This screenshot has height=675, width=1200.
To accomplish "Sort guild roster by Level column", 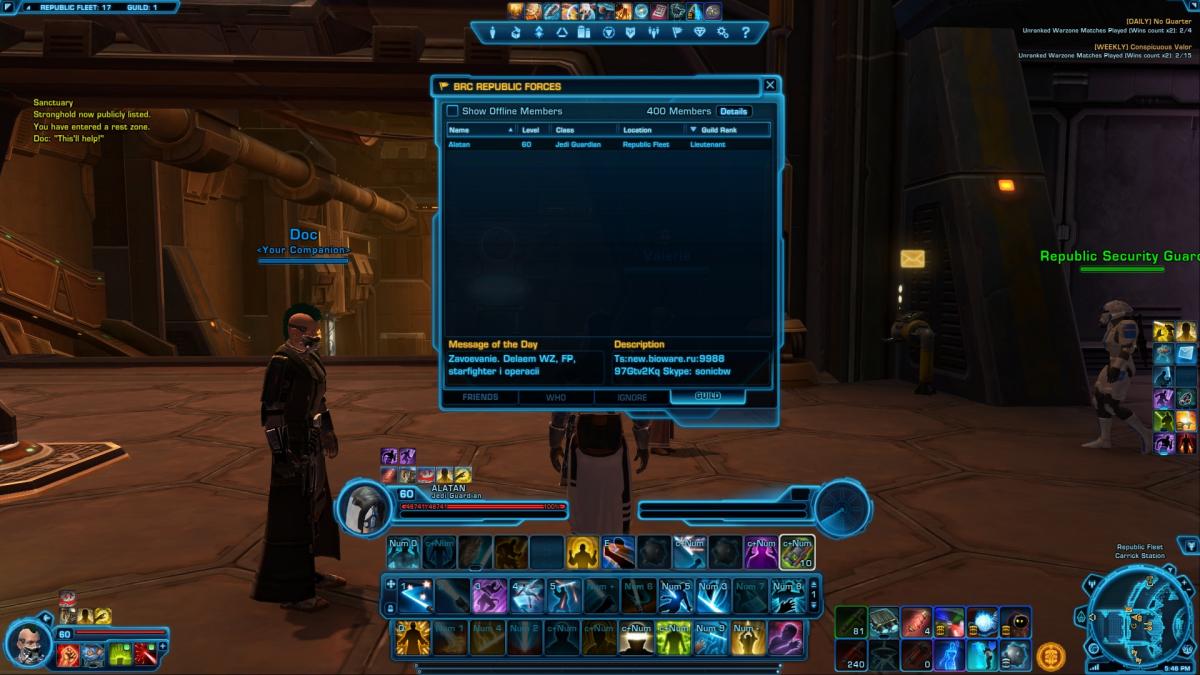I will coord(531,130).
